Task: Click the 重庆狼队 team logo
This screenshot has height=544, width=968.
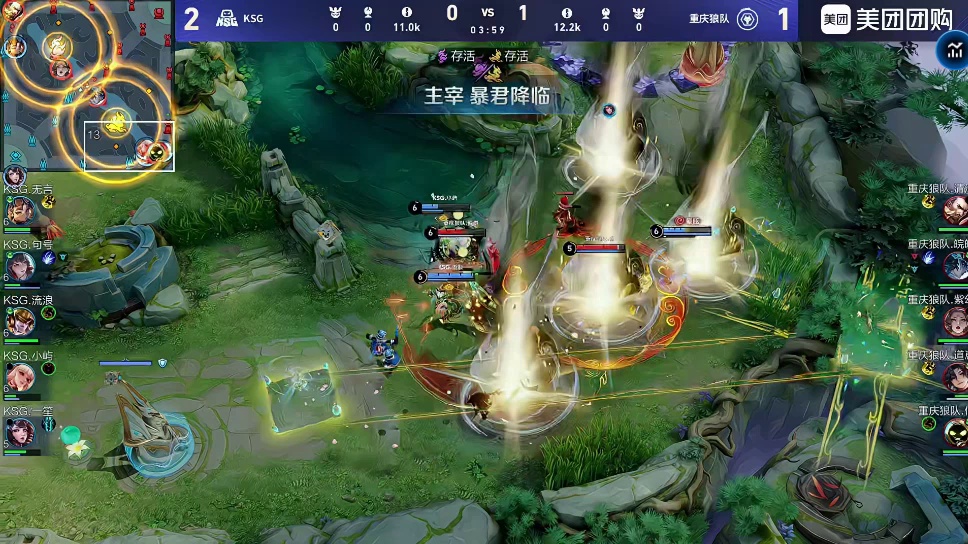Action: click(746, 19)
